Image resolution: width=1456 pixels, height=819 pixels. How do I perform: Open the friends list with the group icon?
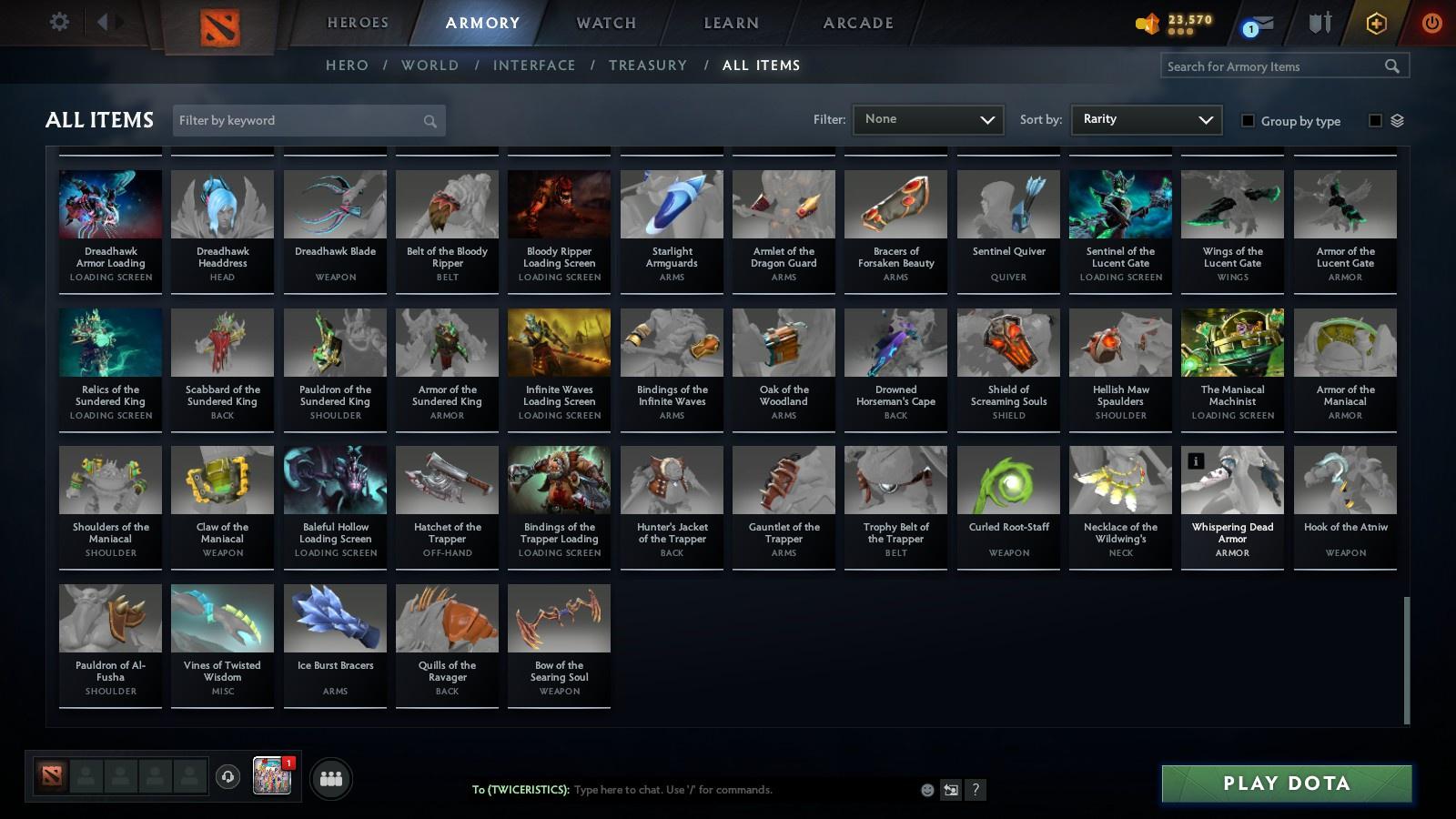pyautogui.click(x=332, y=778)
